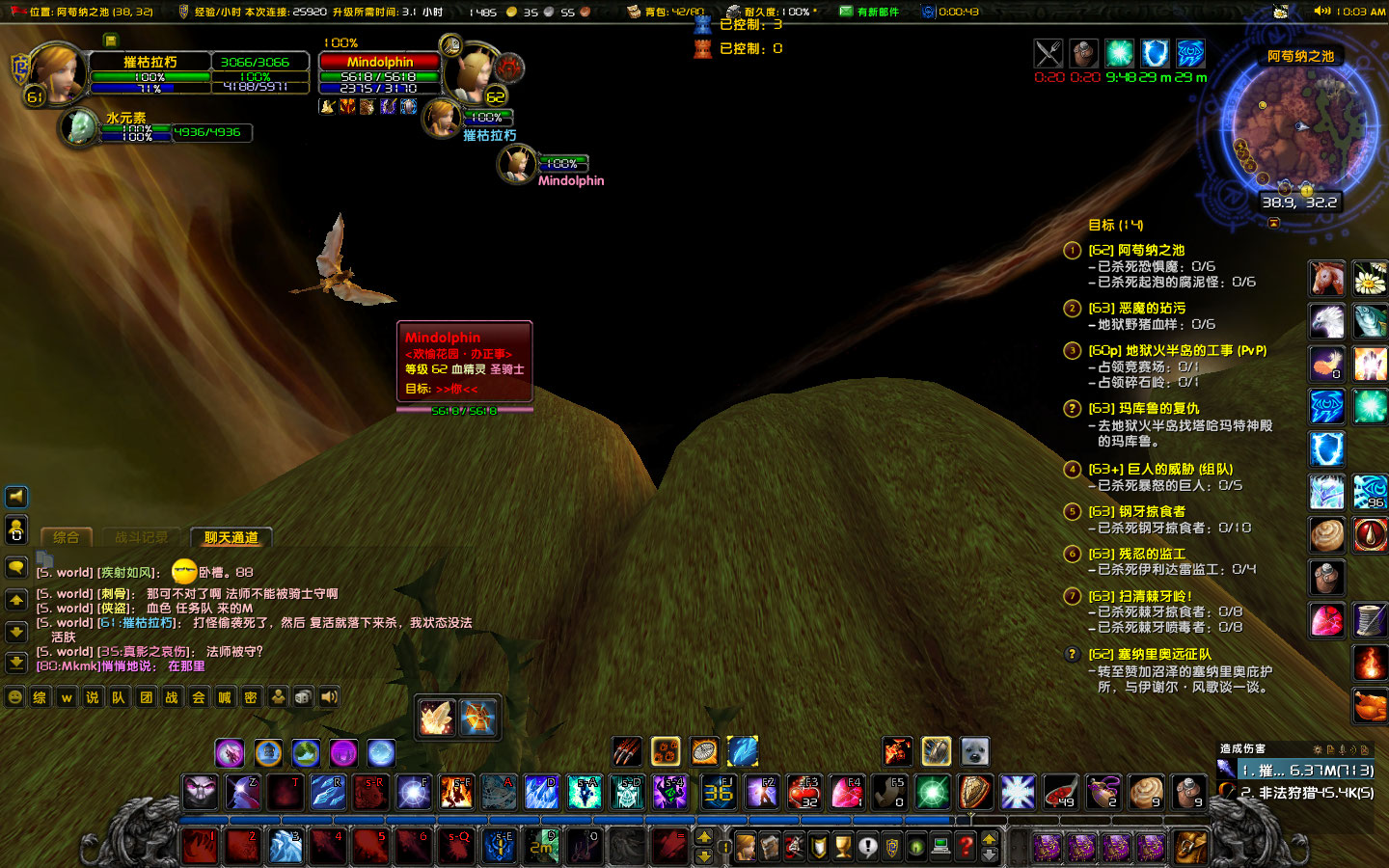Open the emote smiley icon in the chat bar
The image size is (1389, 868).
click(x=15, y=696)
